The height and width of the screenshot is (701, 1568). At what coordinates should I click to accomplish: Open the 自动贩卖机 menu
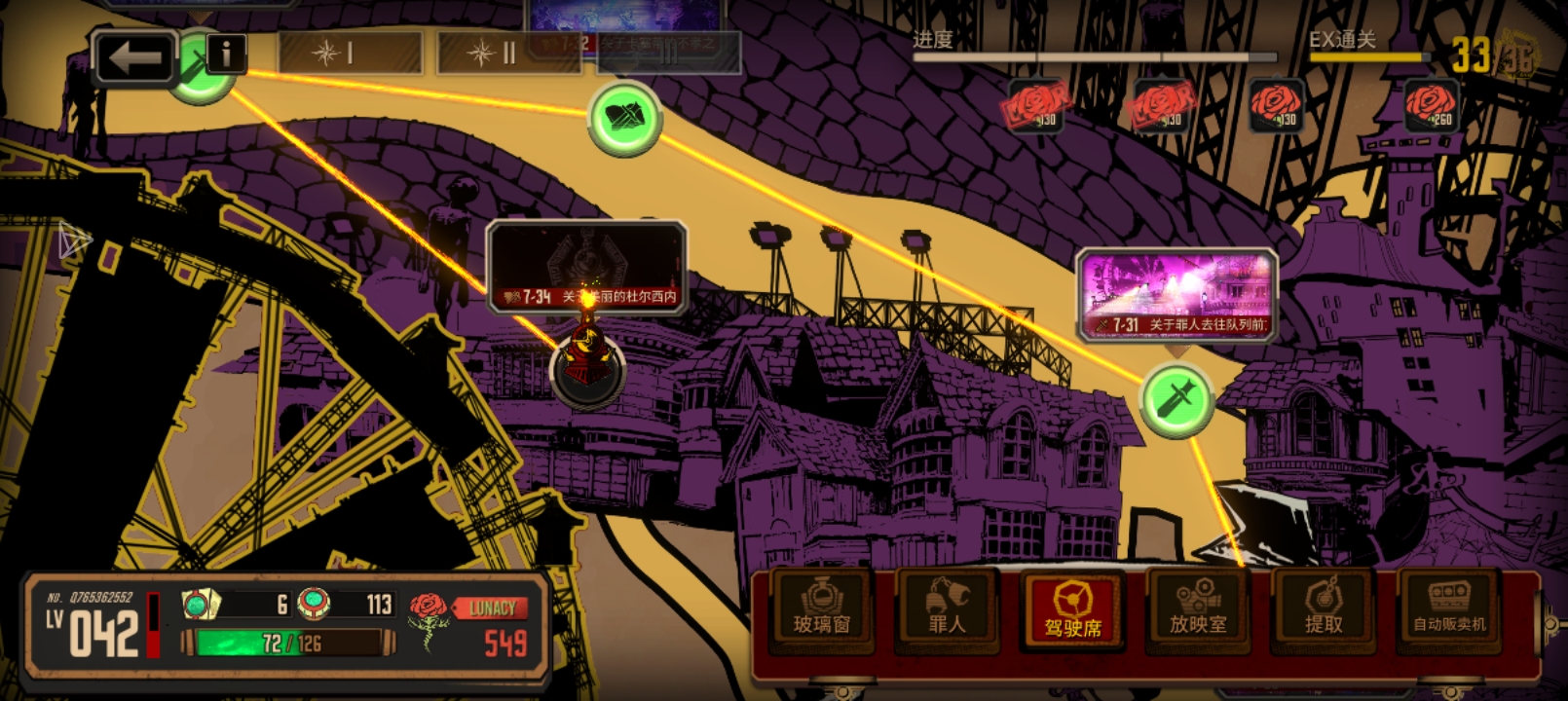coord(1449,609)
